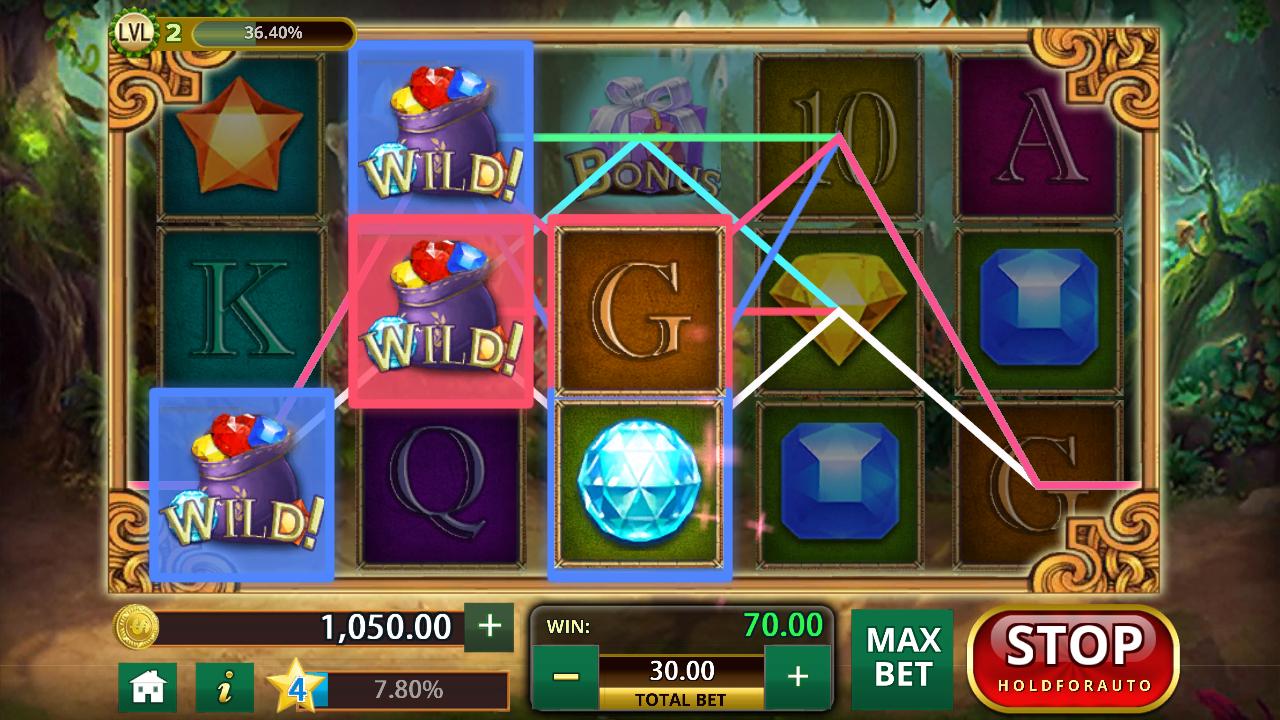Open the paytable info screen
The width and height of the screenshot is (1280, 720).
(x=222, y=688)
